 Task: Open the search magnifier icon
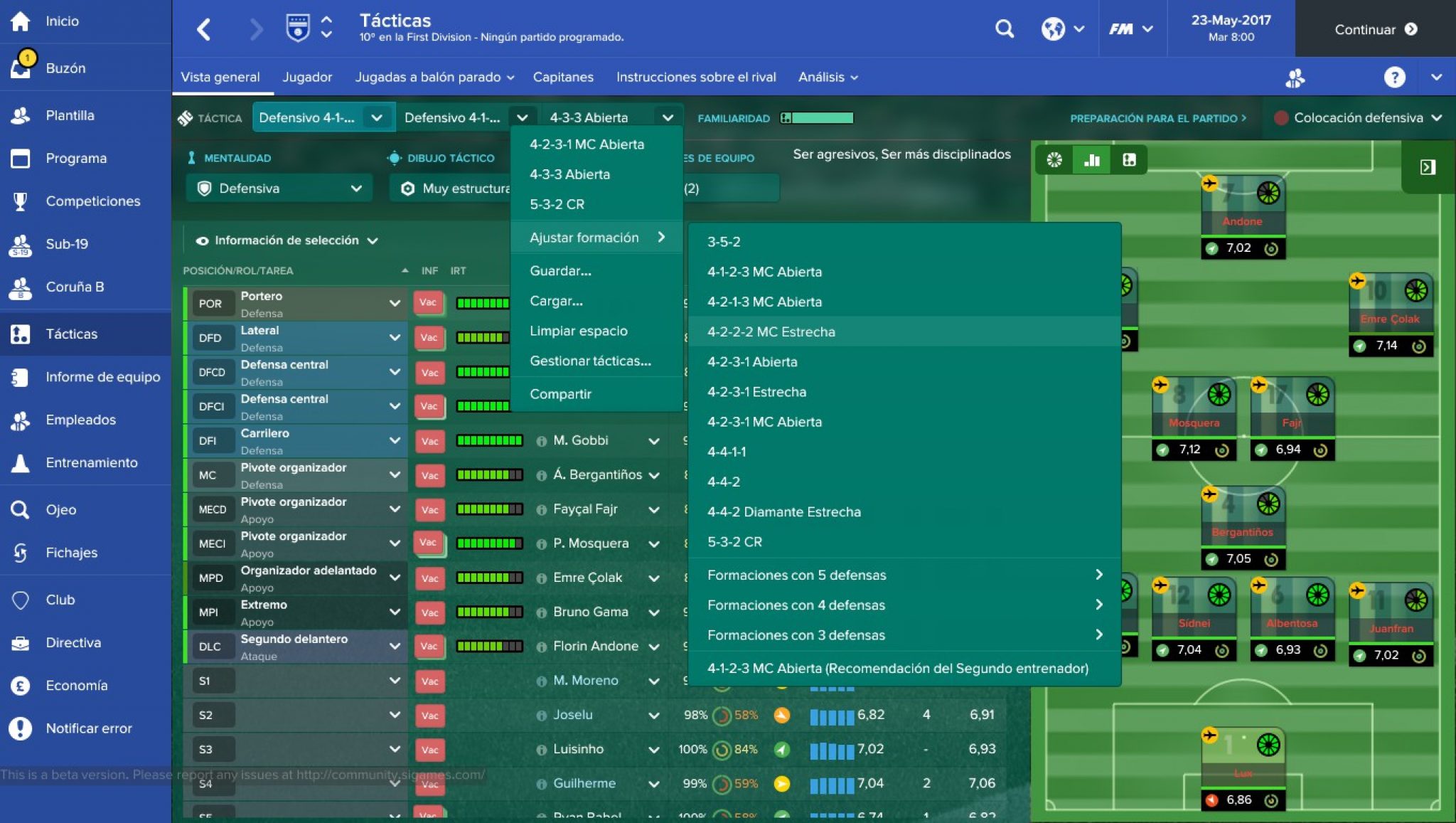[x=1005, y=29]
